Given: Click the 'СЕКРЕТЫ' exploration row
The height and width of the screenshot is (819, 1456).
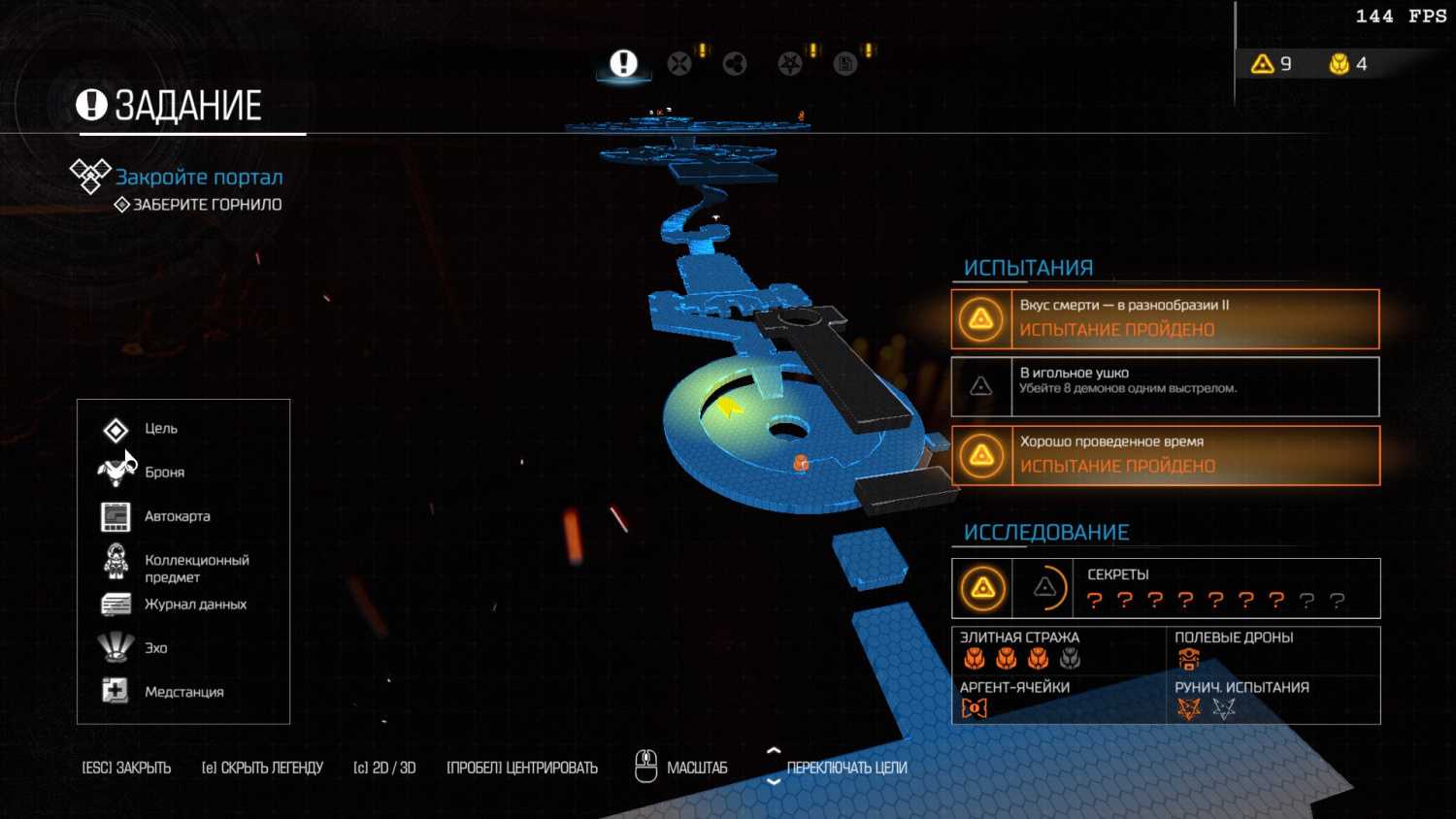Looking at the screenshot, I should (x=1165, y=588).
